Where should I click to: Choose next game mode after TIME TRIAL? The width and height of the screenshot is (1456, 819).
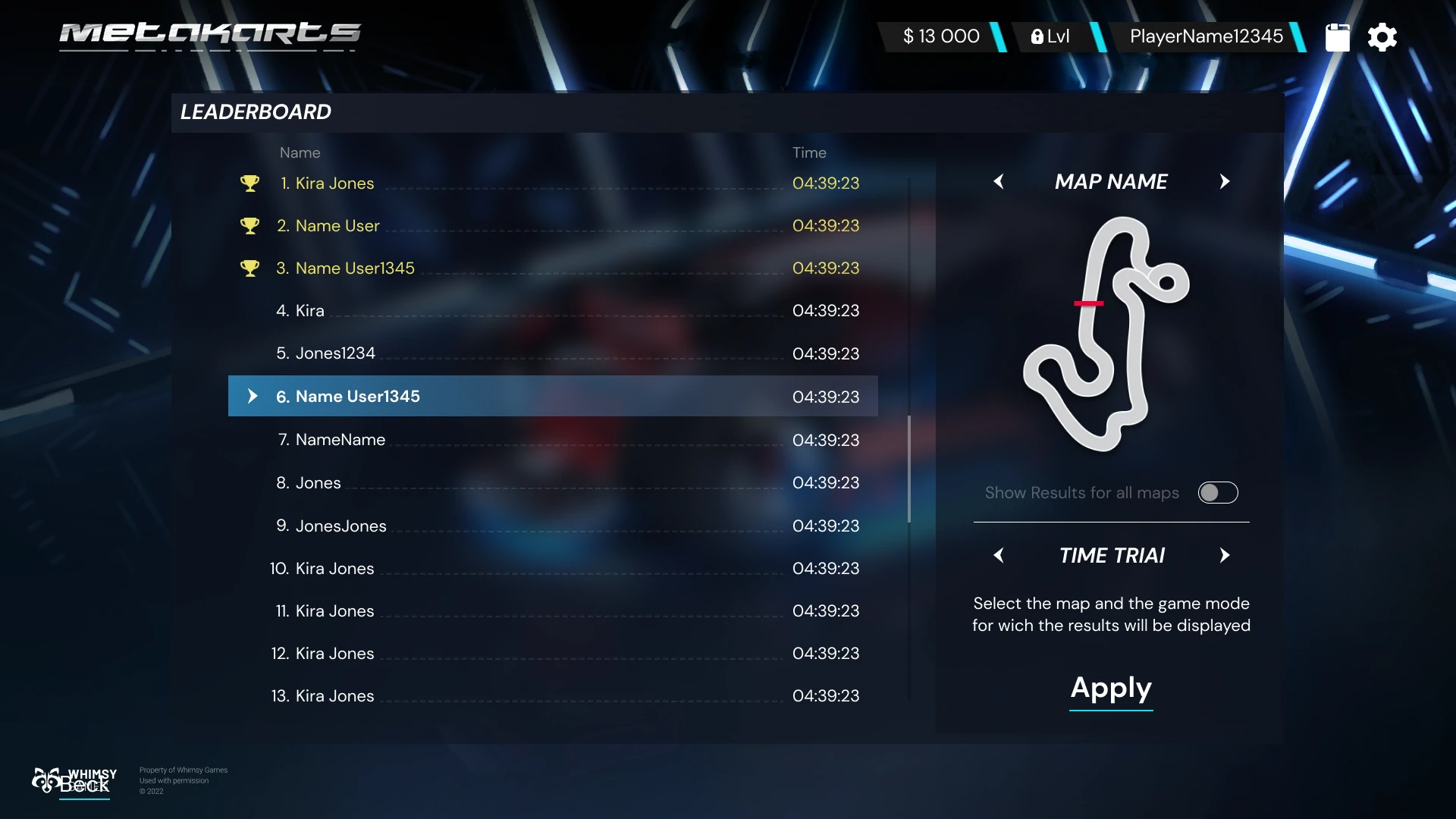(x=1224, y=556)
